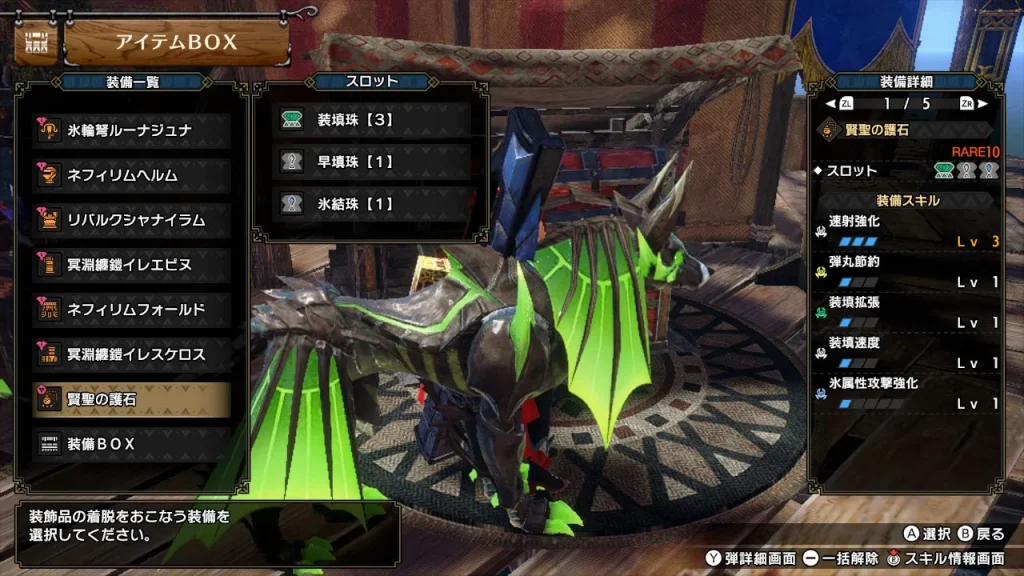Viewport: 1024px width, 576px height.
Task: Select the 弾丸節約 skill row
Action: pyautogui.click(x=908, y=272)
